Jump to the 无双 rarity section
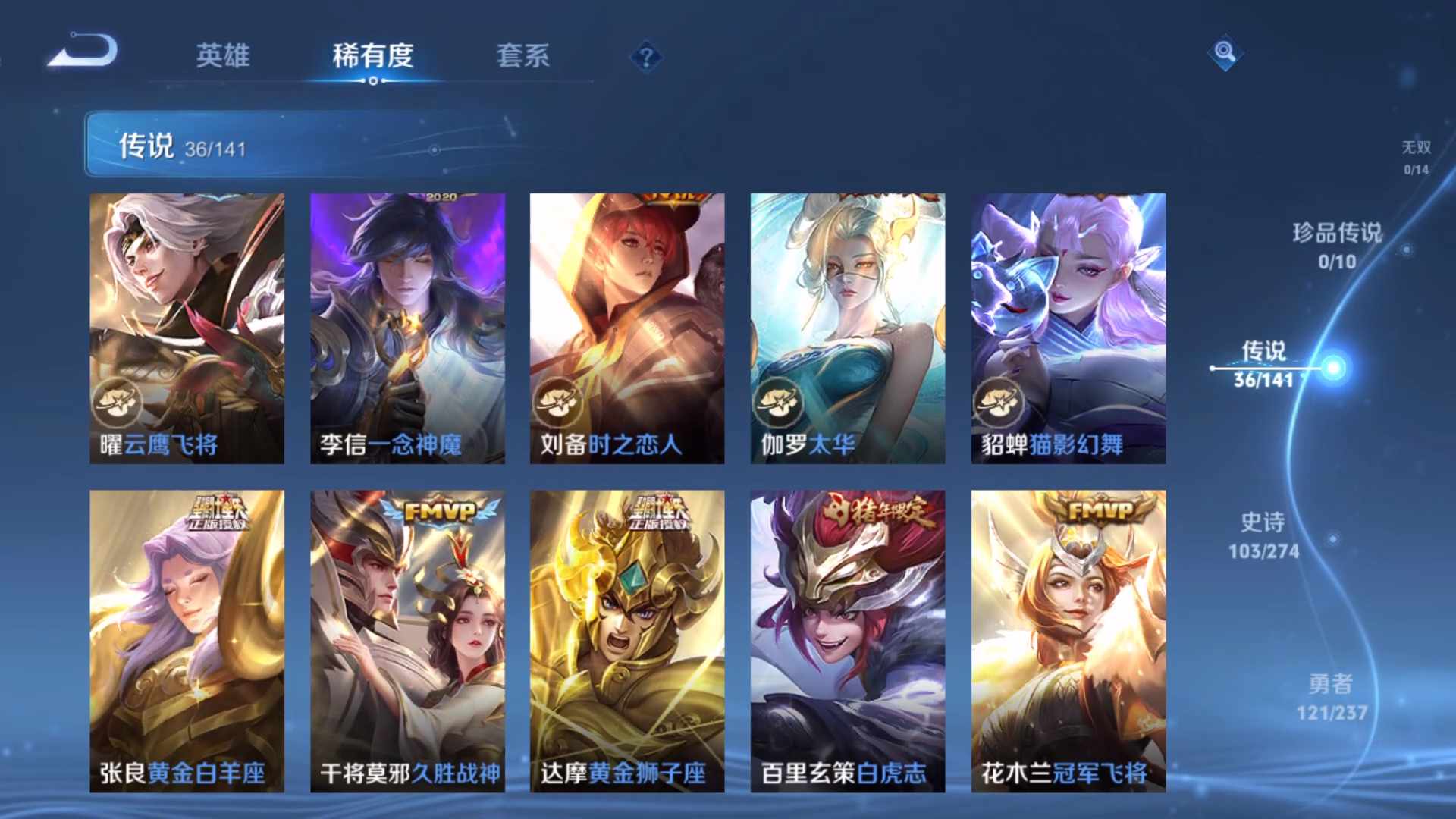1456x819 pixels. (x=1416, y=157)
